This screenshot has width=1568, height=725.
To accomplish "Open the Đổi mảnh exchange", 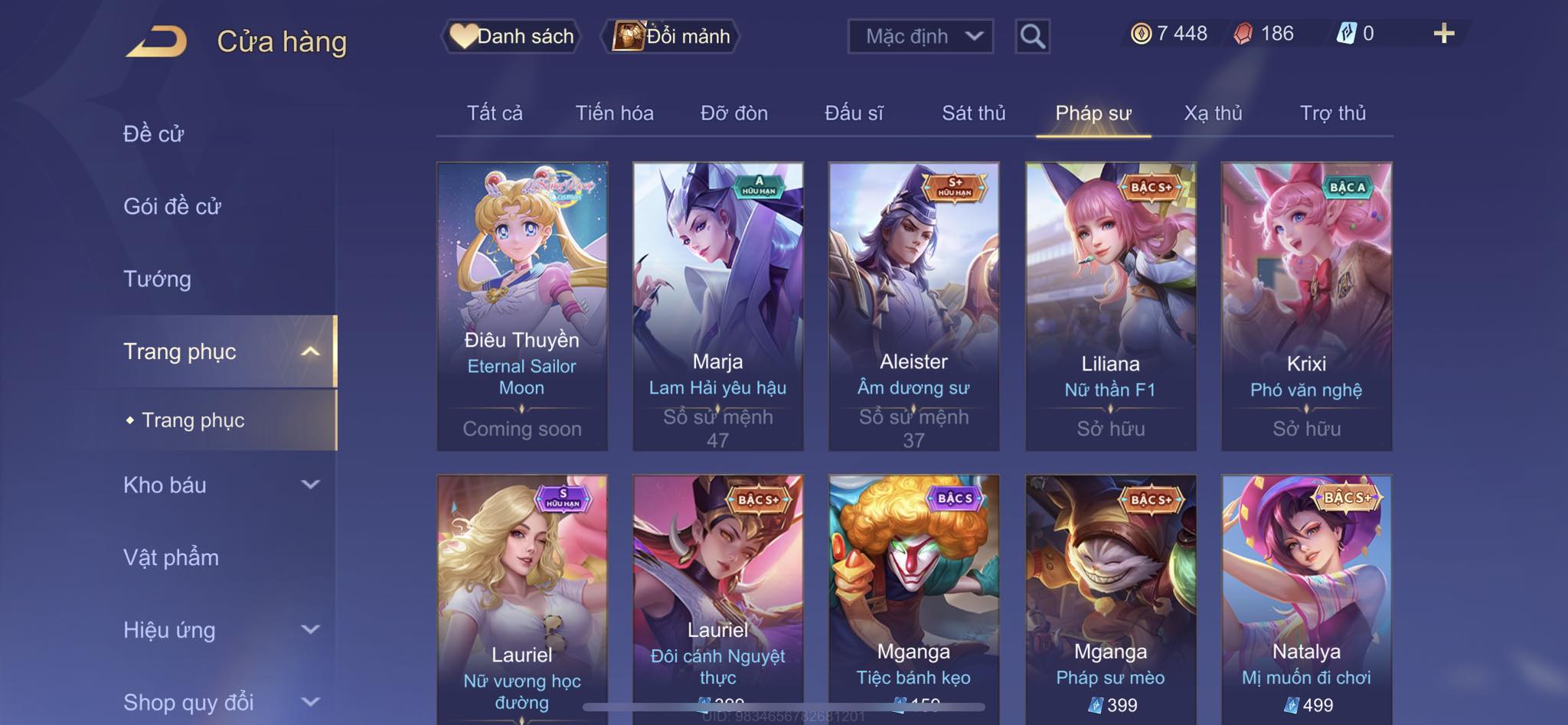I will [x=672, y=36].
